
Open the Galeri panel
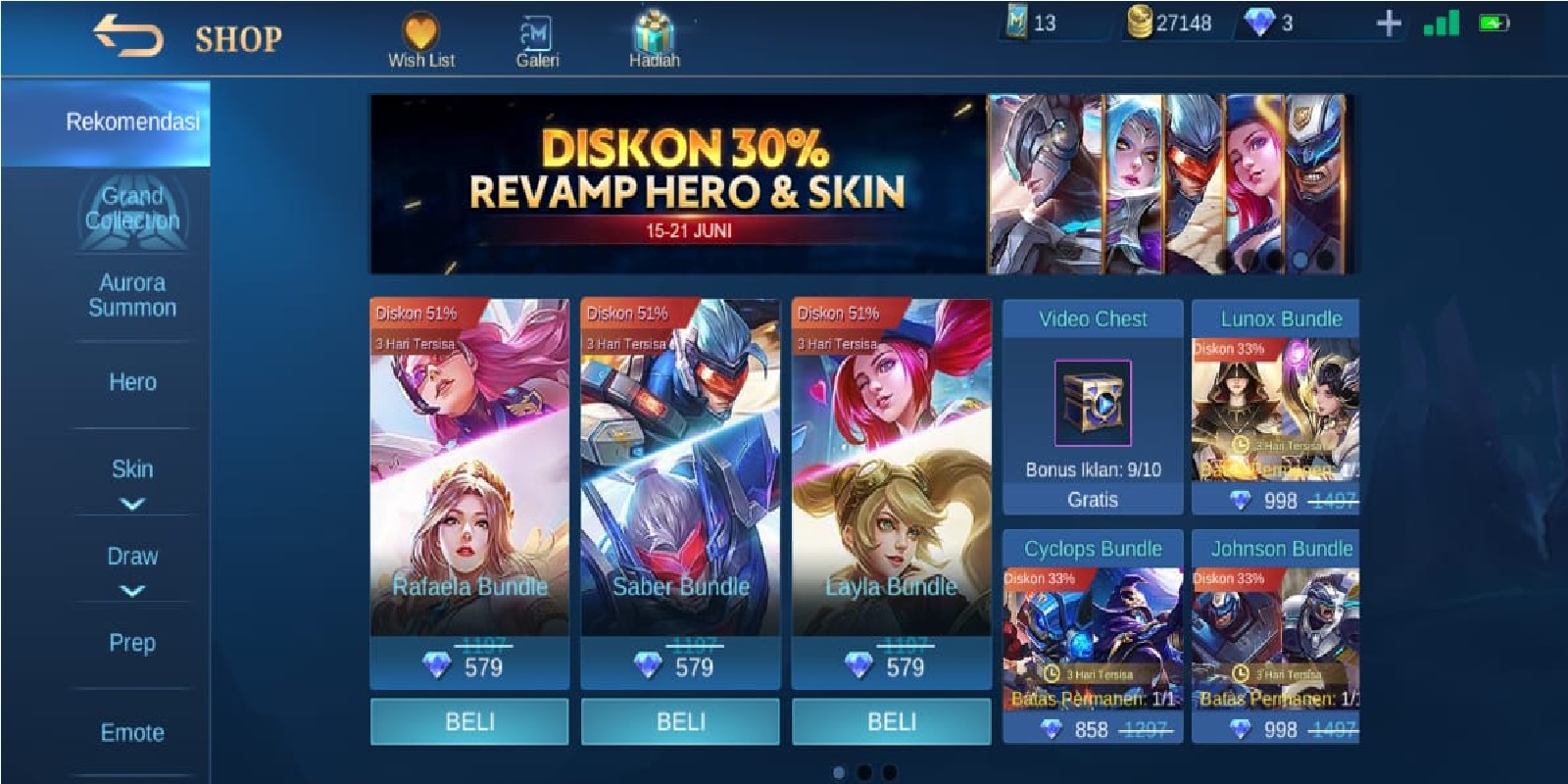point(536,34)
